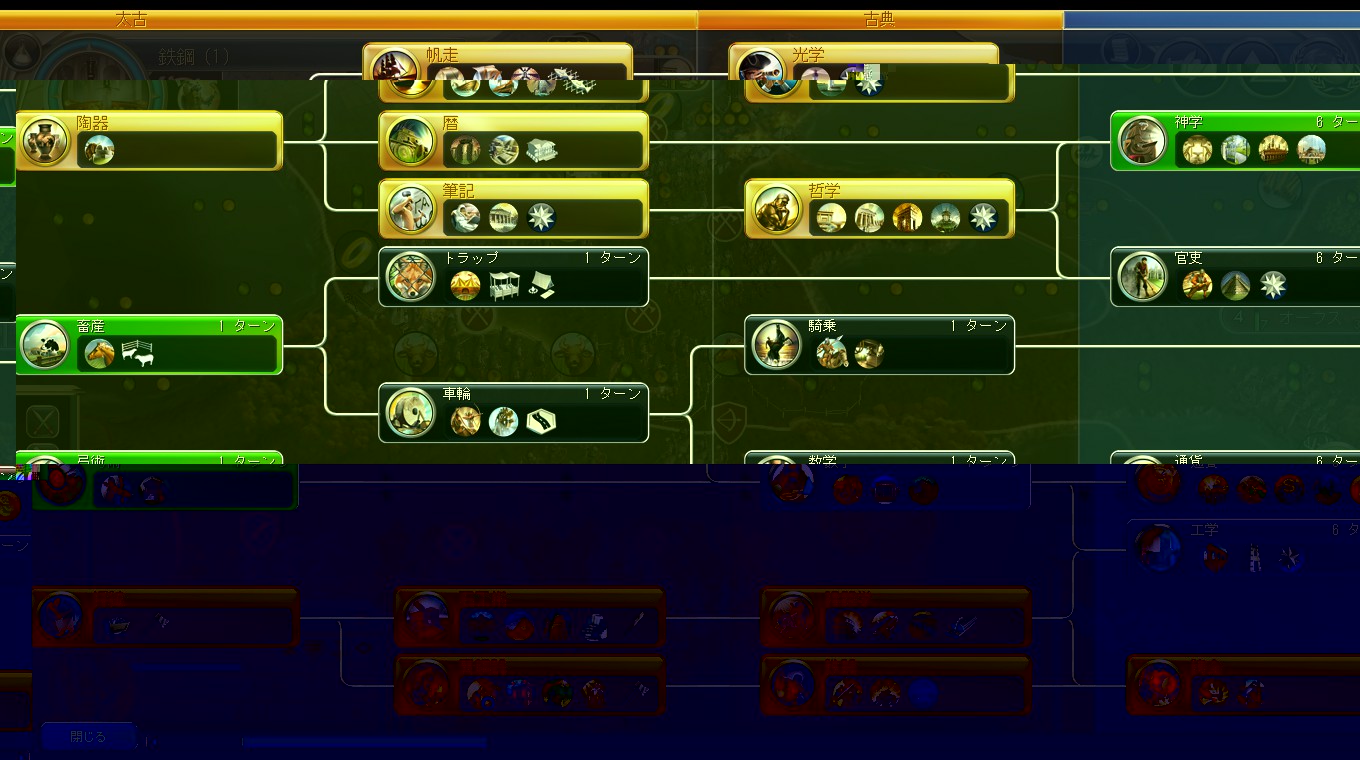Select the 畜産 (Animal Husbandry) technology

tap(150, 344)
